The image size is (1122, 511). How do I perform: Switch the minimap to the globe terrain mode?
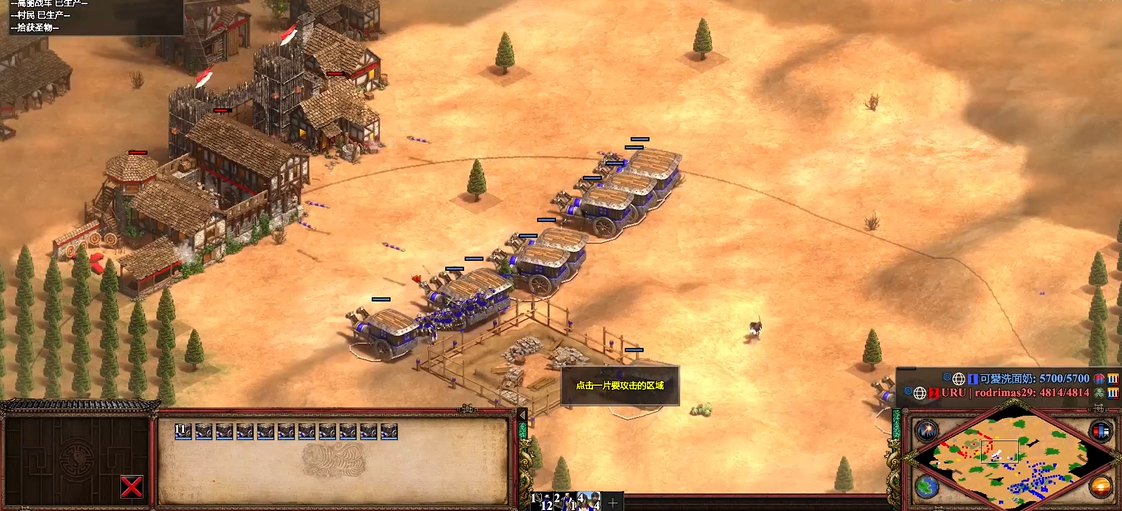[926, 487]
